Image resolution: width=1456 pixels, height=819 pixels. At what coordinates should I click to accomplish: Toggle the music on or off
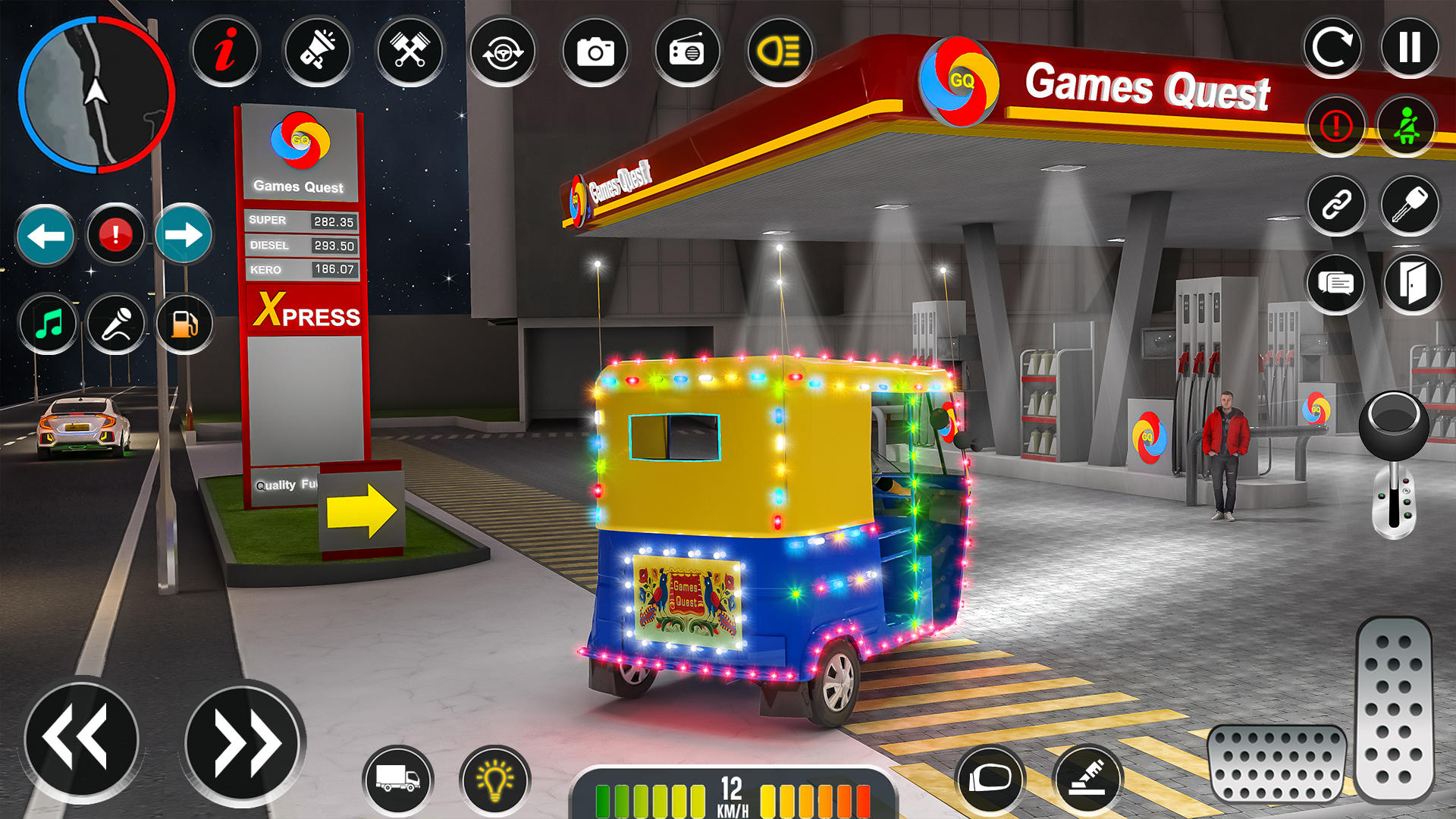pyautogui.click(x=48, y=324)
